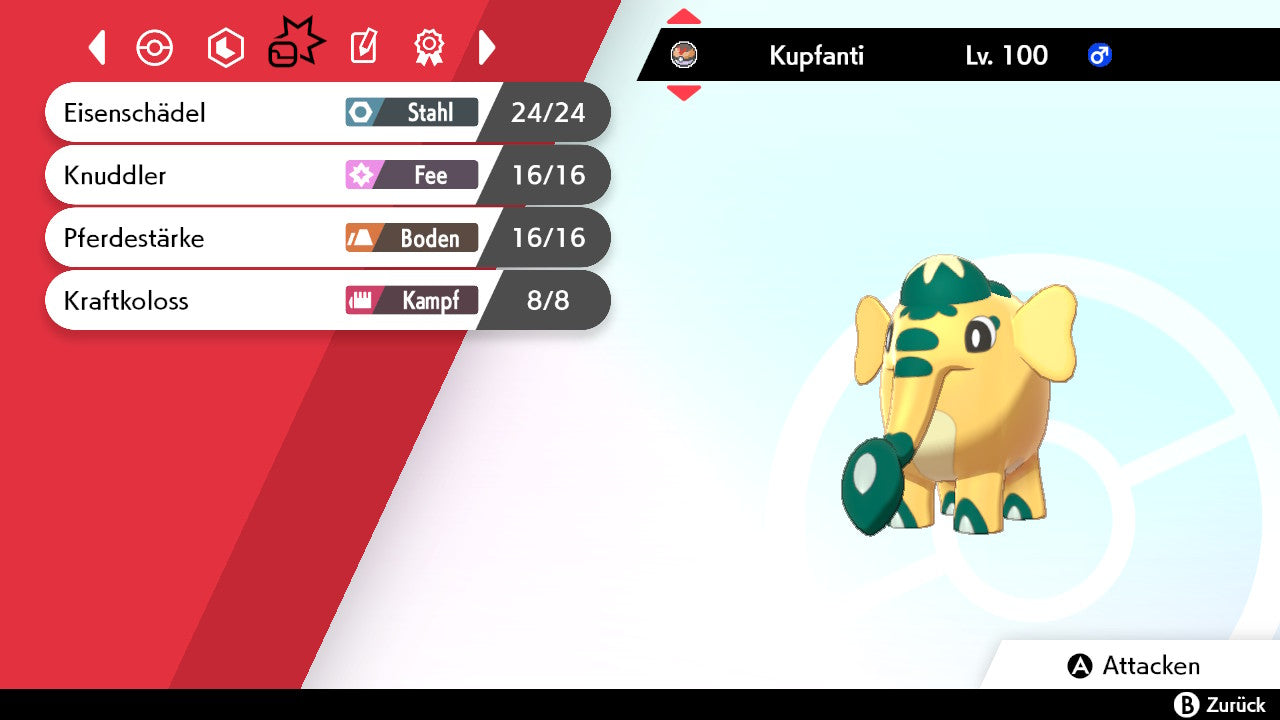Image resolution: width=1280 pixels, height=720 pixels.
Task: Open the trainer memo notes tab
Action: pos(363,47)
